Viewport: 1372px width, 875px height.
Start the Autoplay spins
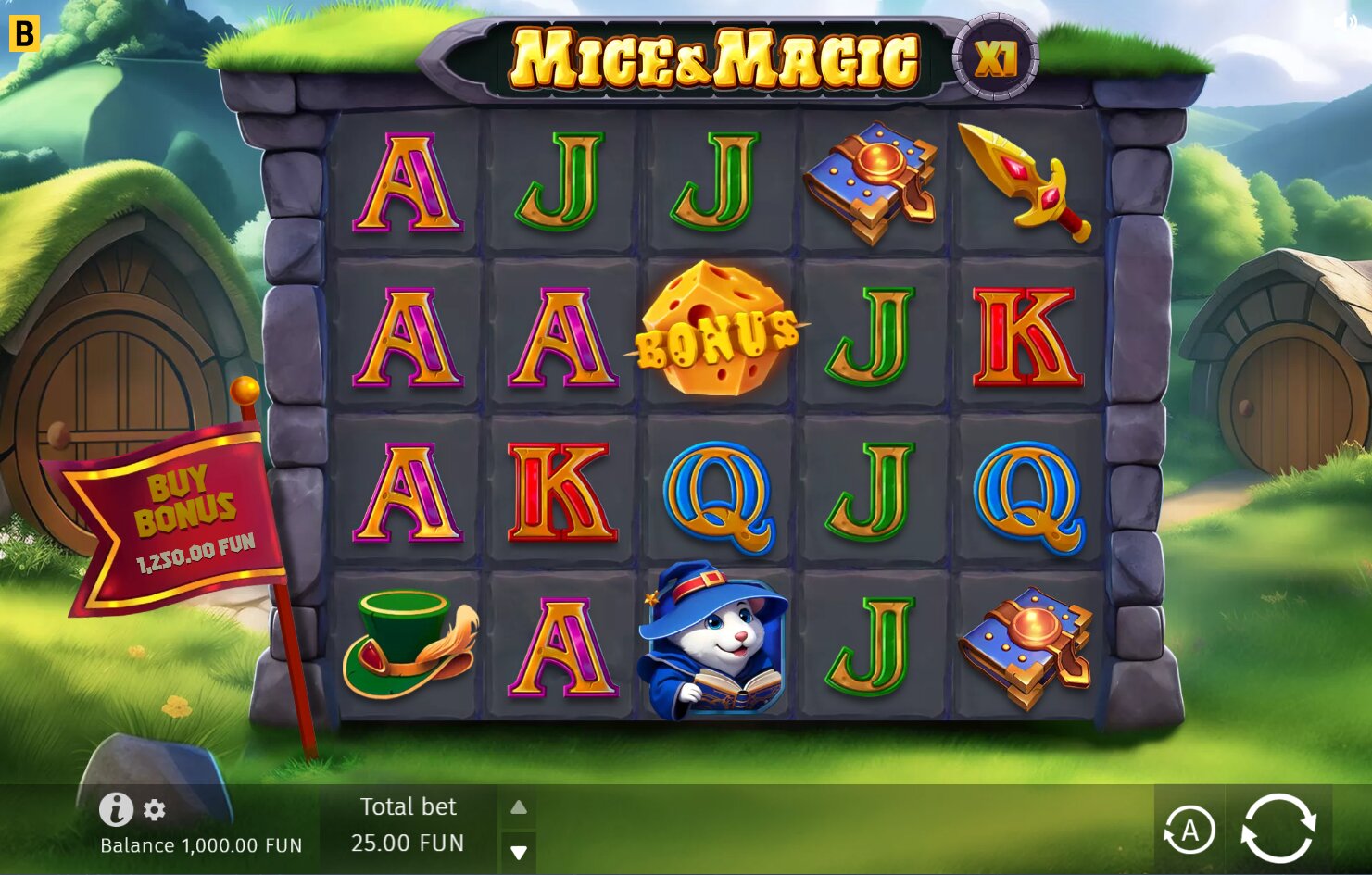pos(1190,832)
